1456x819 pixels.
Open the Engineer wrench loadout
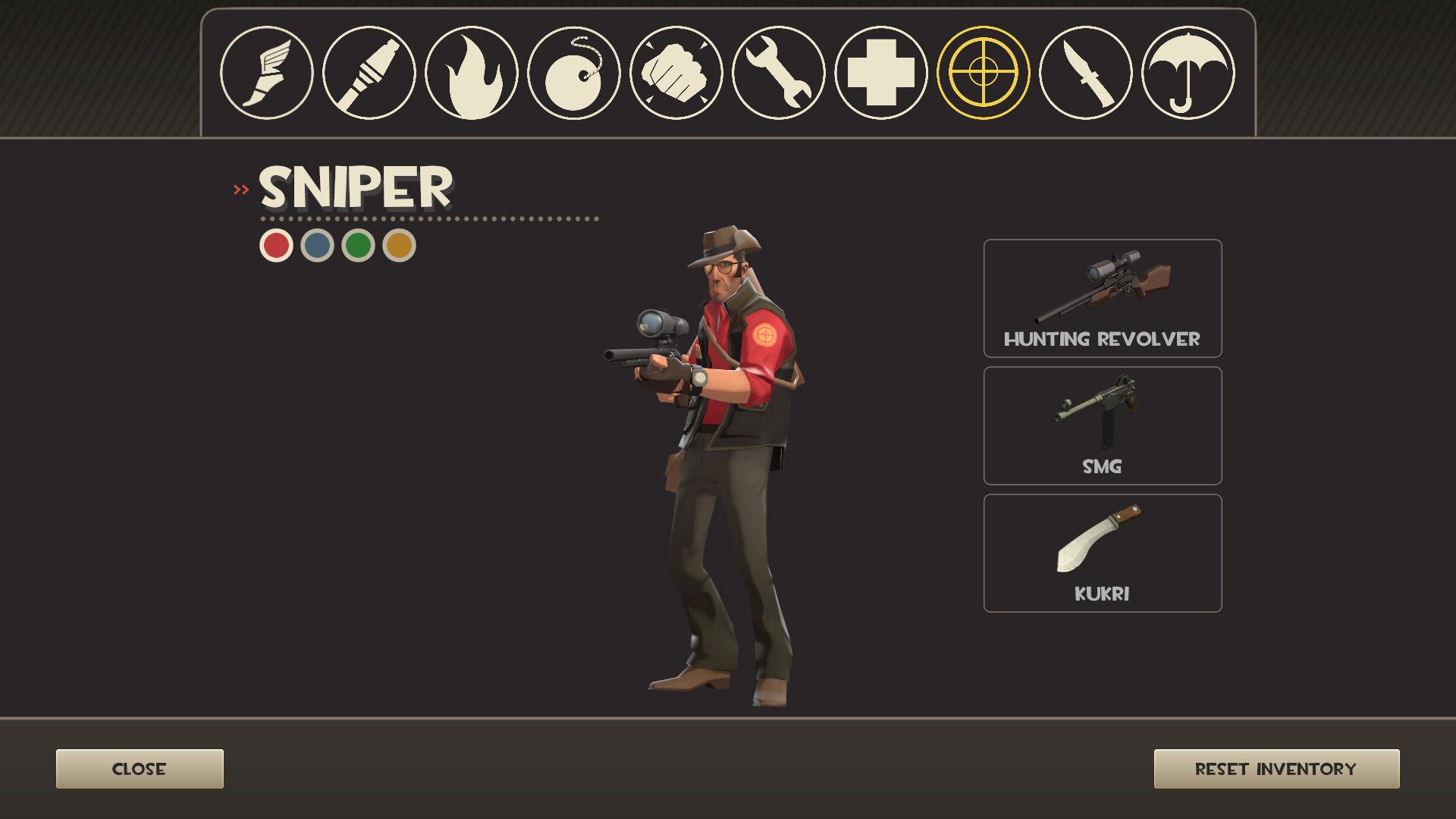click(x=777, y=72)
